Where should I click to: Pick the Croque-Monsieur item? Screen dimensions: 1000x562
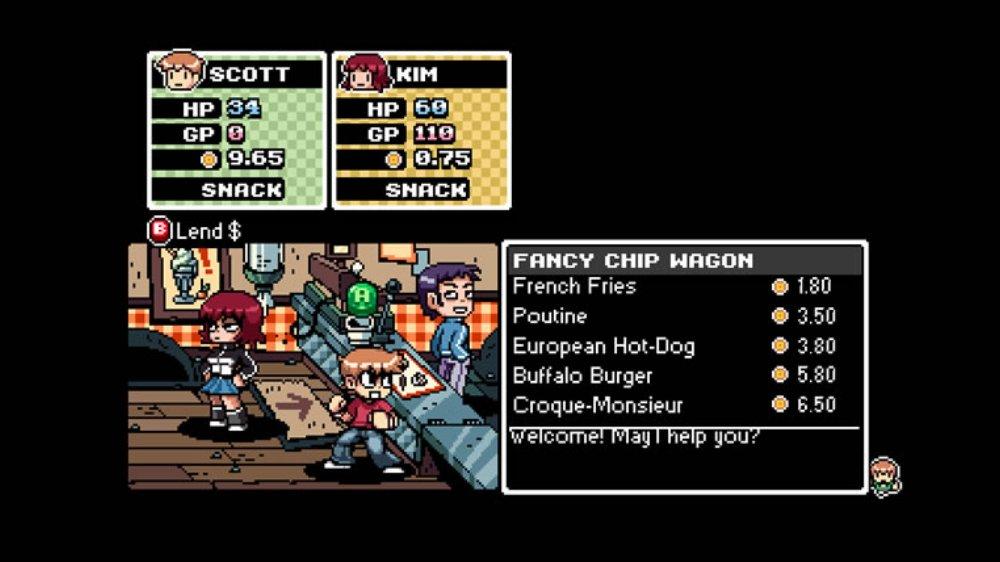click(597, 405)
